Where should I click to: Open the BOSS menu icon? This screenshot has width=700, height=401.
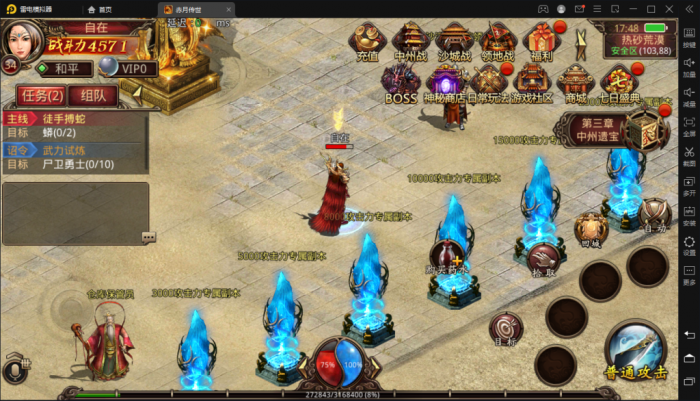pyautogui.click(x=400, y=84)
